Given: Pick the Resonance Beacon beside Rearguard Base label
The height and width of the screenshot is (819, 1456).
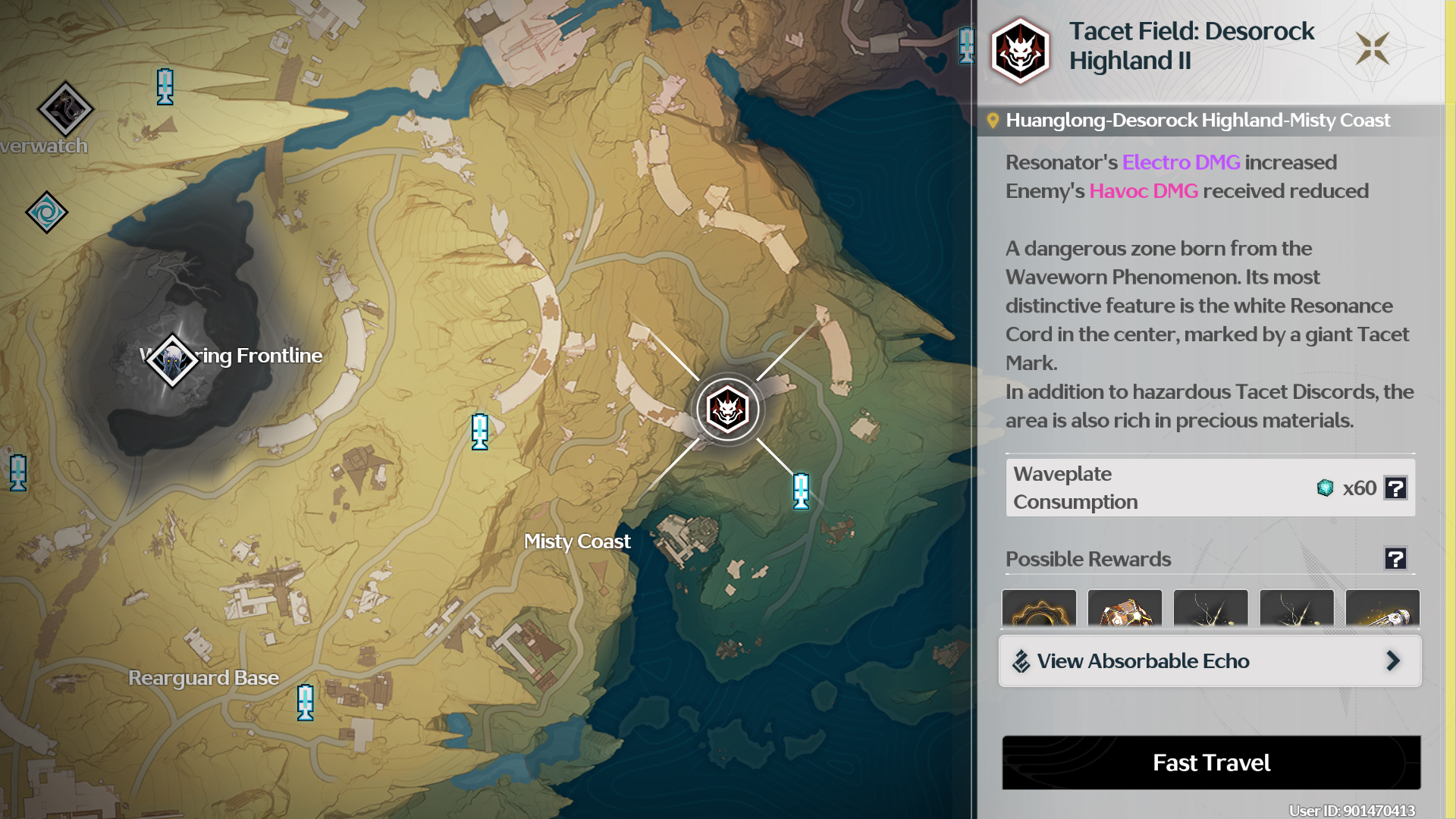Looking at the screenshot, I should click(x=305, y=702).
